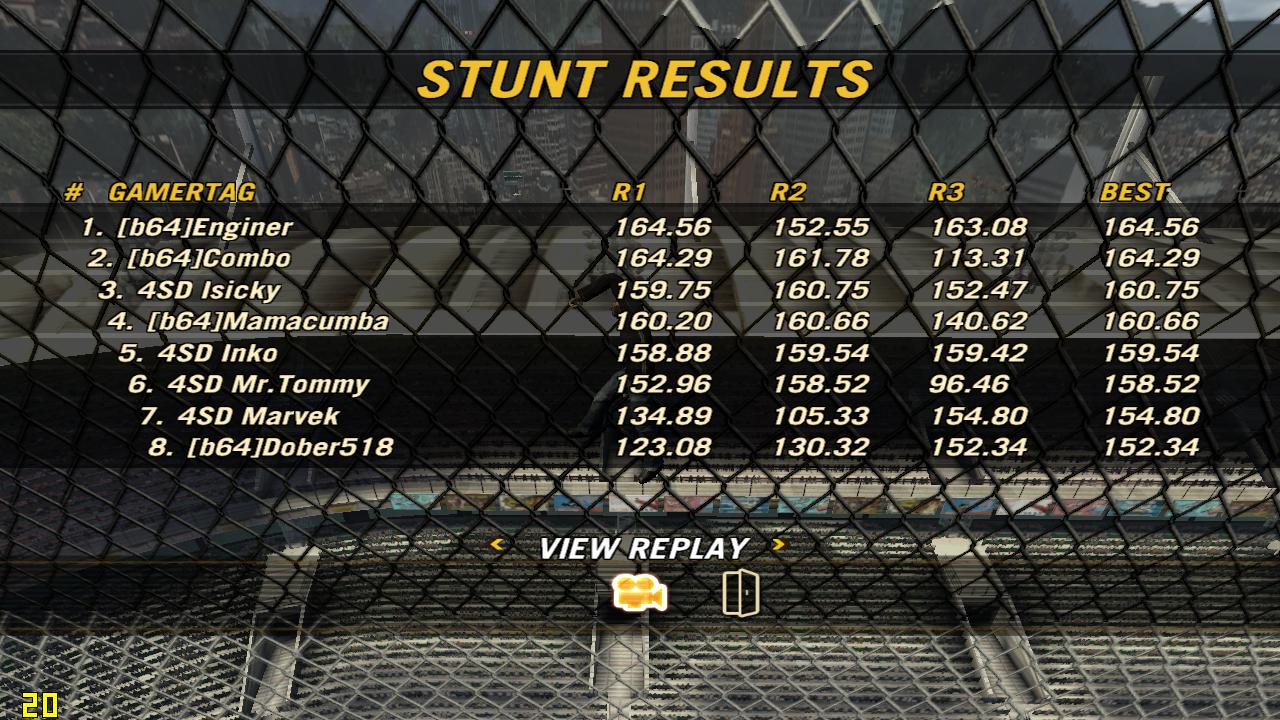Click the right arrow beside VIEW REPLAY
This screenshot has width=1280, height=720.
779,545
